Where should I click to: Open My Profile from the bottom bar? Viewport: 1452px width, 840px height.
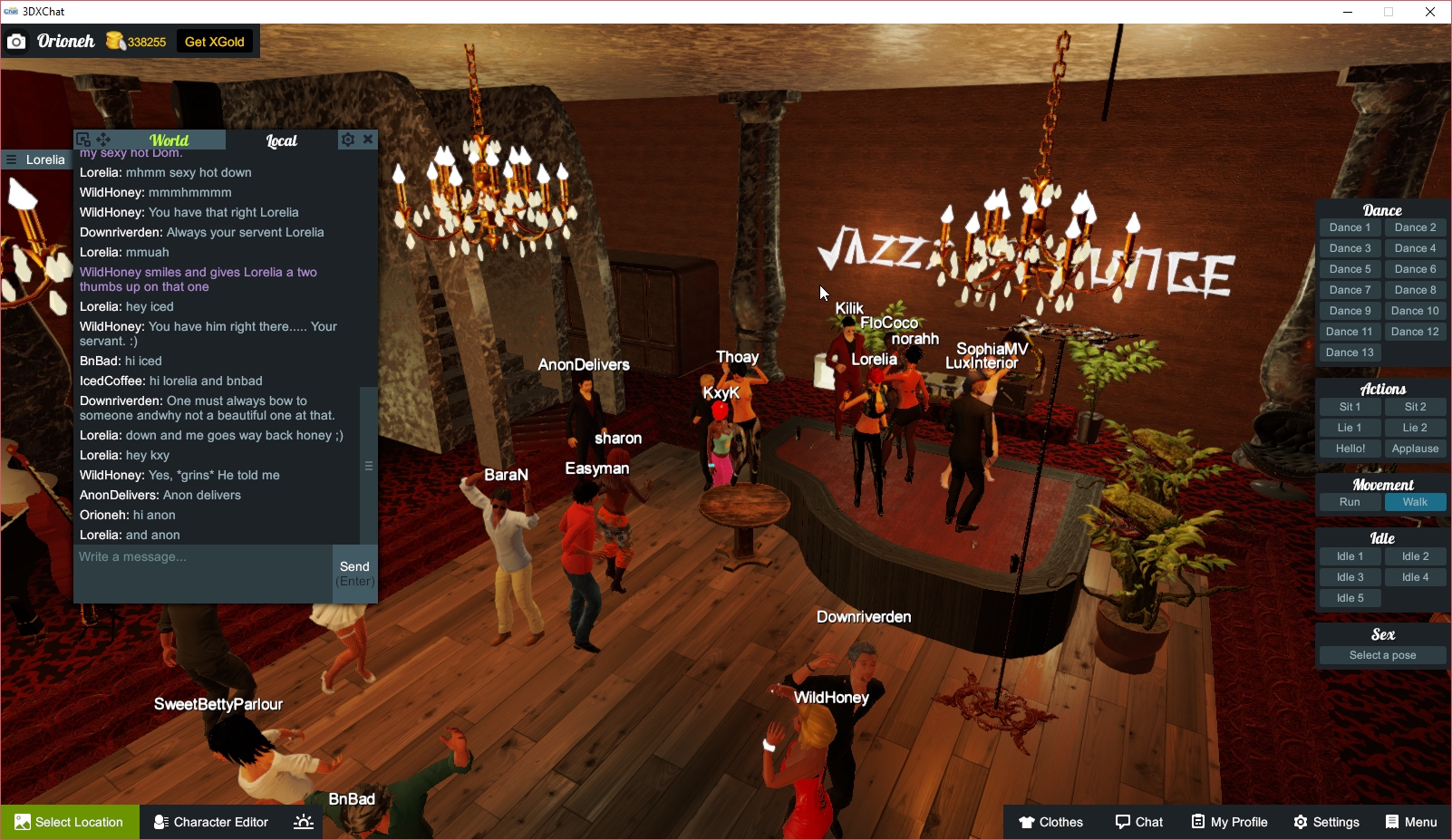(1229, 822)
